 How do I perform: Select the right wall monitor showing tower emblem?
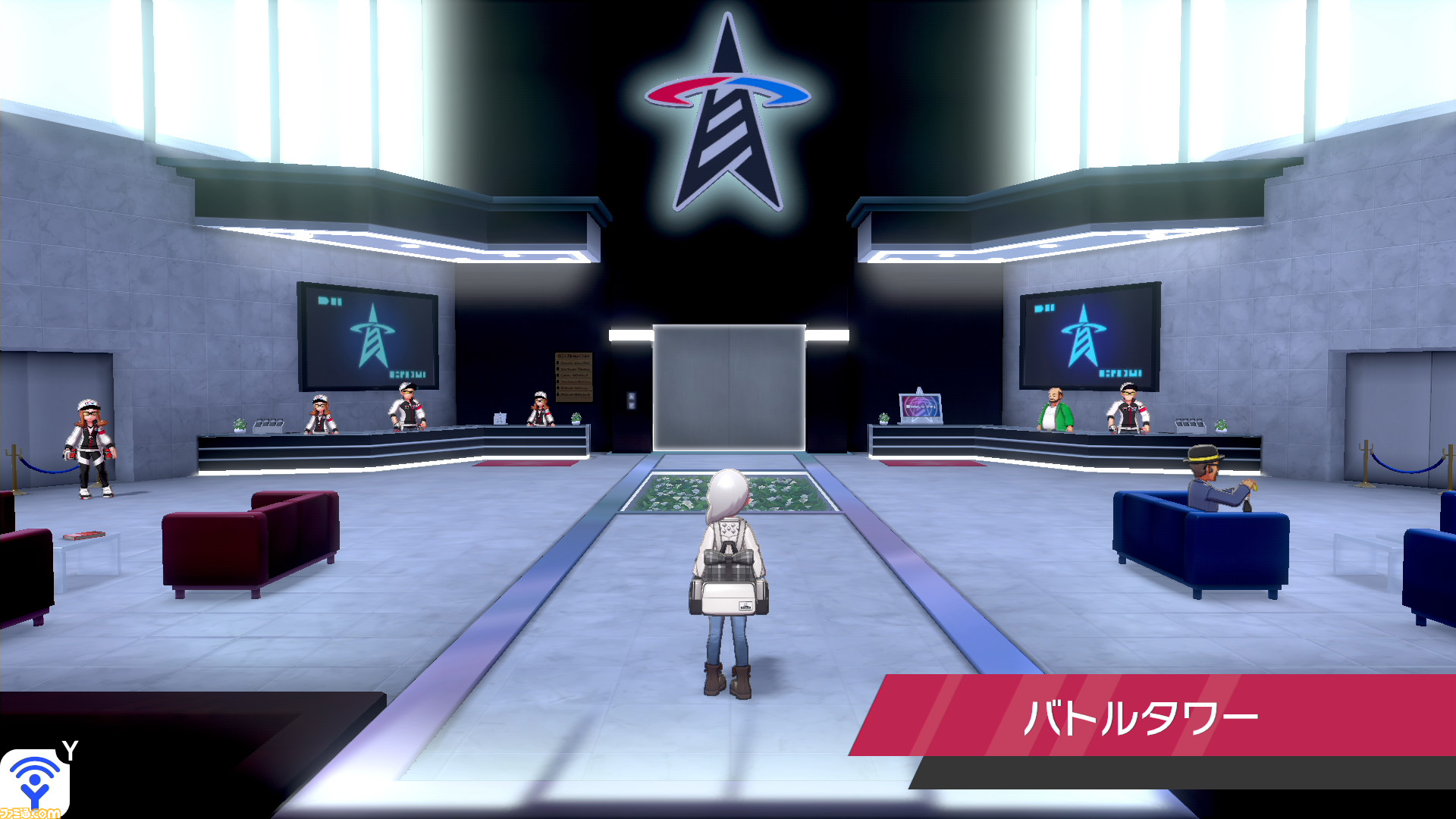tap(1090, 335)
